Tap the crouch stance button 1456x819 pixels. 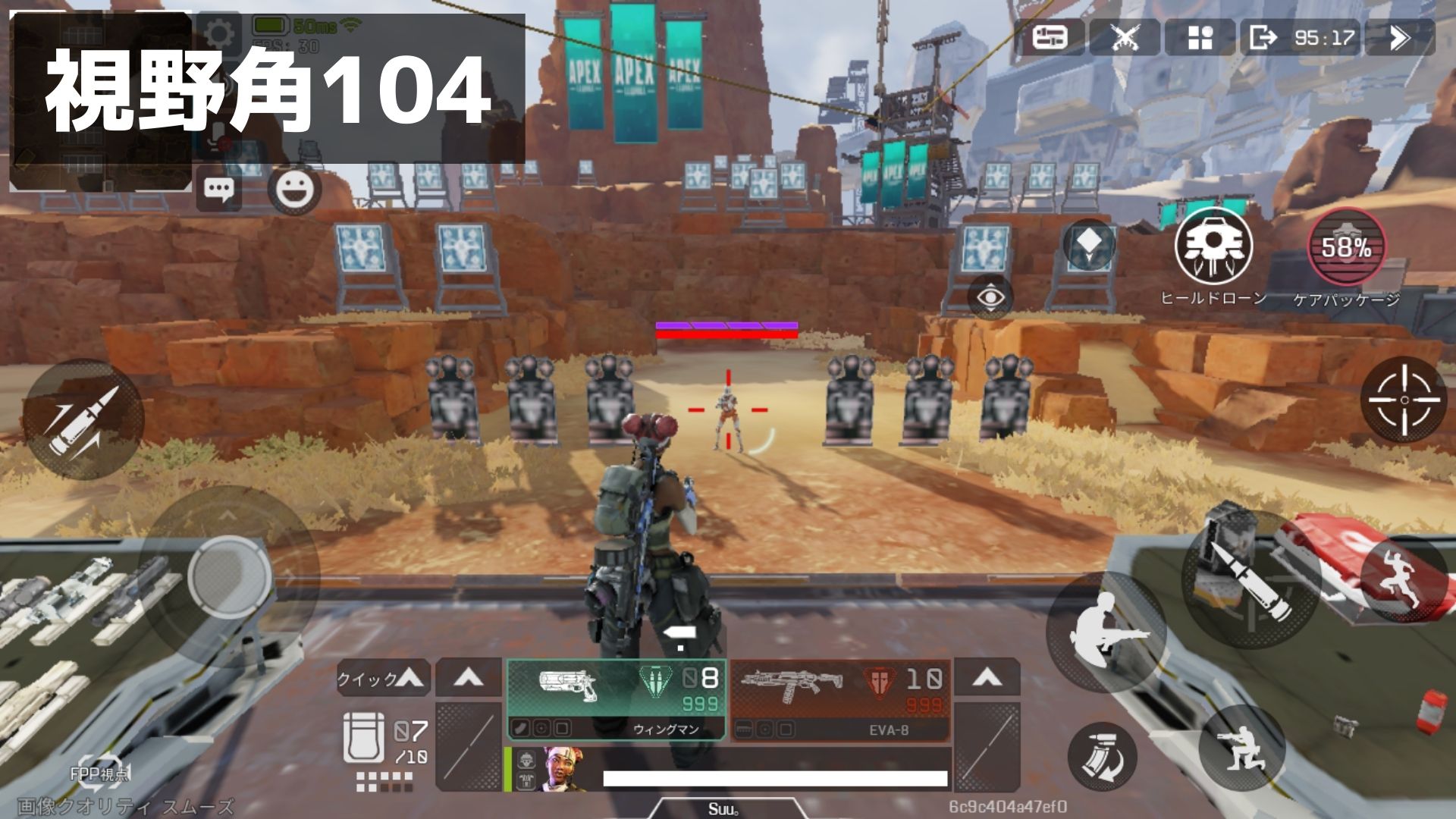coord(1242,748)
